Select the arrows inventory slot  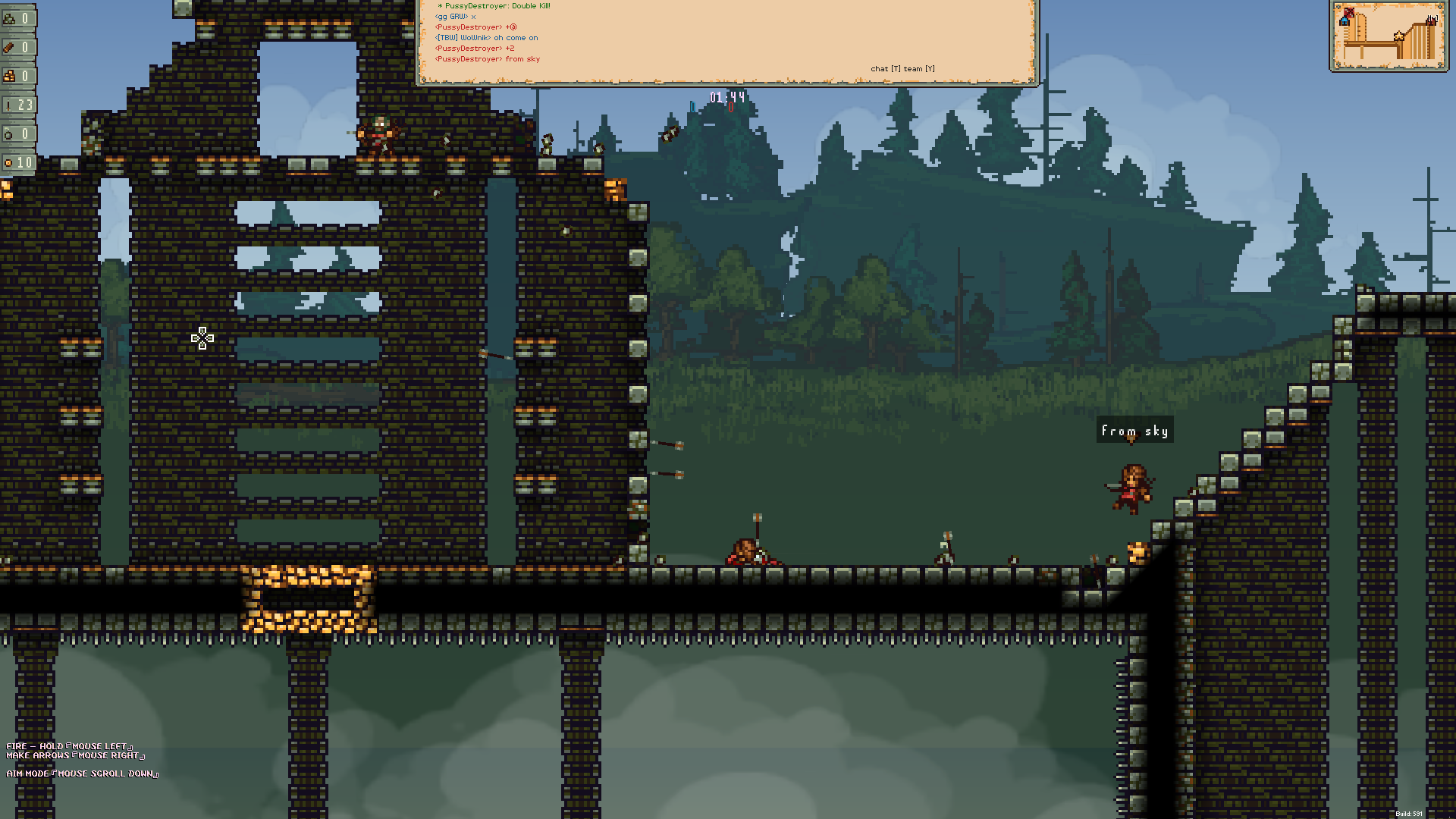click(x=17, y=105)
